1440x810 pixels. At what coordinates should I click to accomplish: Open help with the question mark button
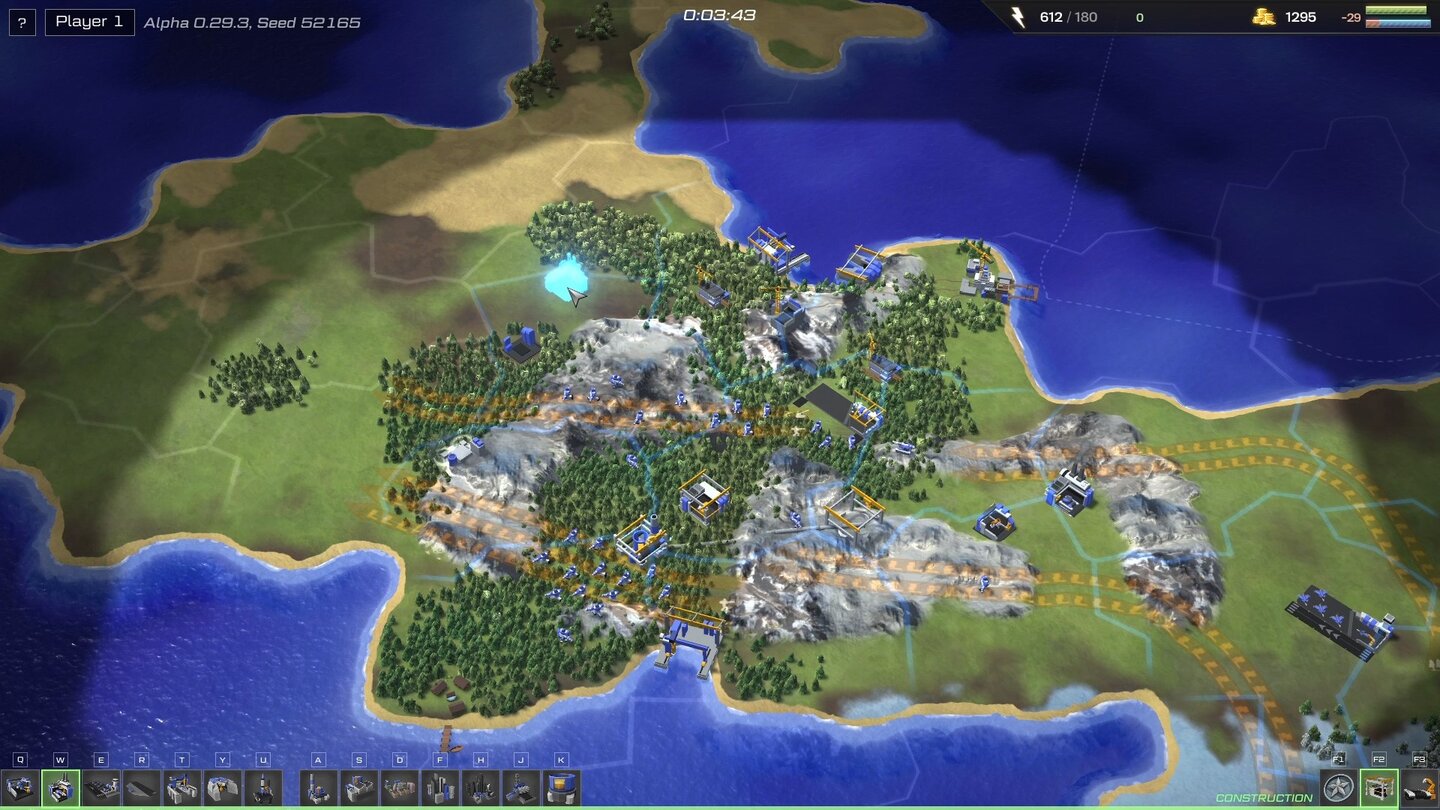[21, 22]
